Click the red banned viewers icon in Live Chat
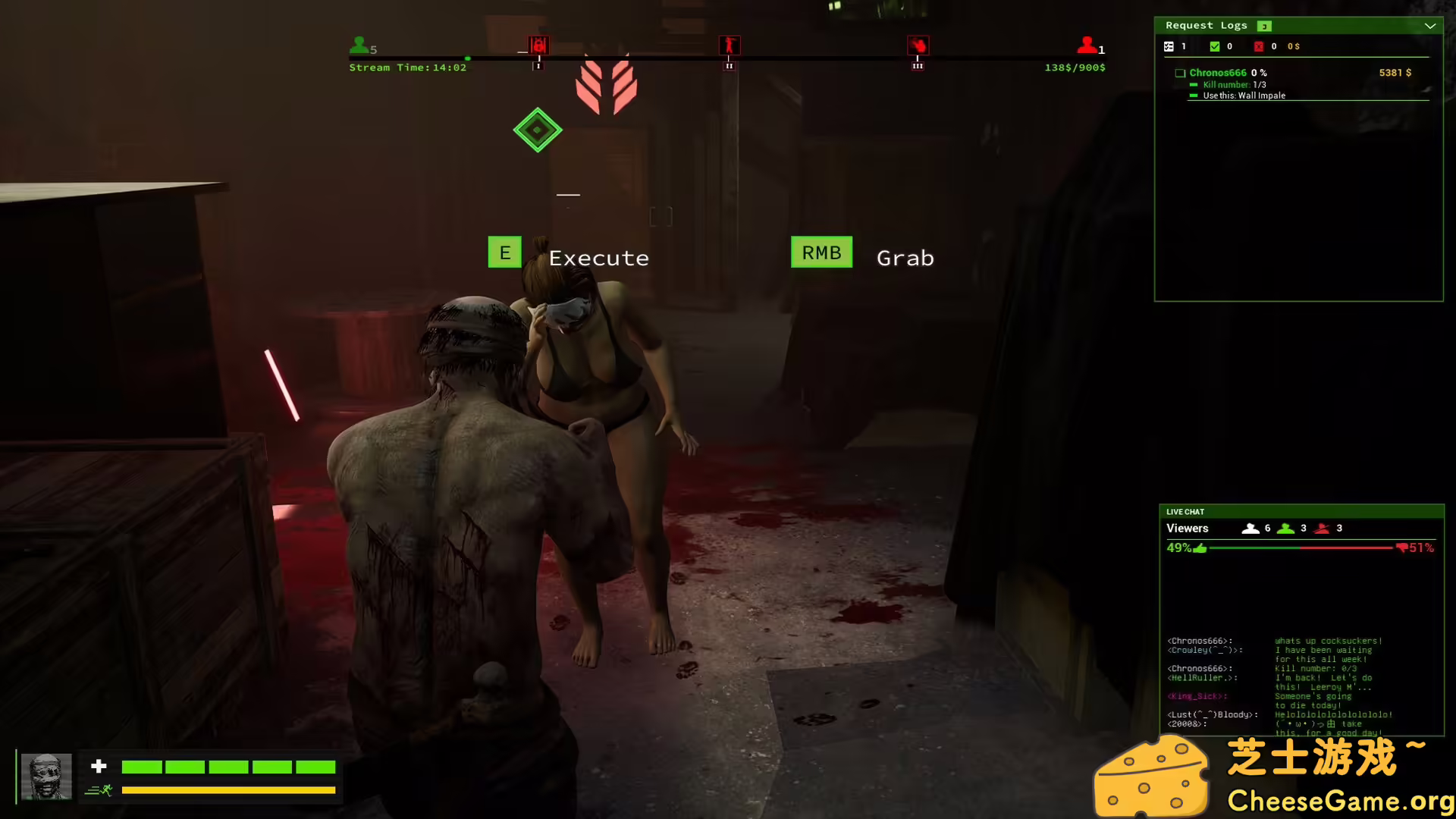 pyautogui.click(x=1321, y=529)
